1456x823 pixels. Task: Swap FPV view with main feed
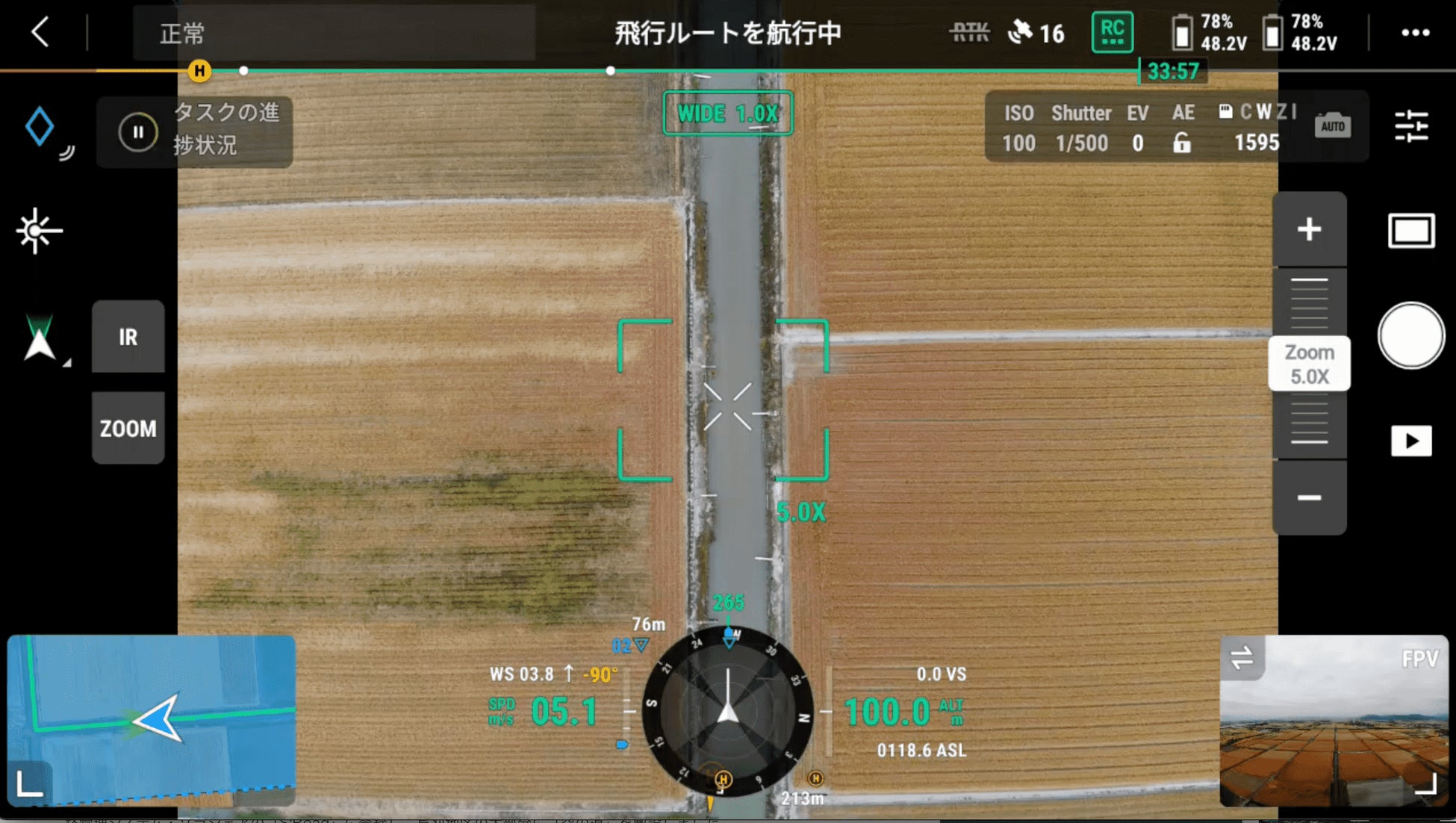pos(1242,658)
